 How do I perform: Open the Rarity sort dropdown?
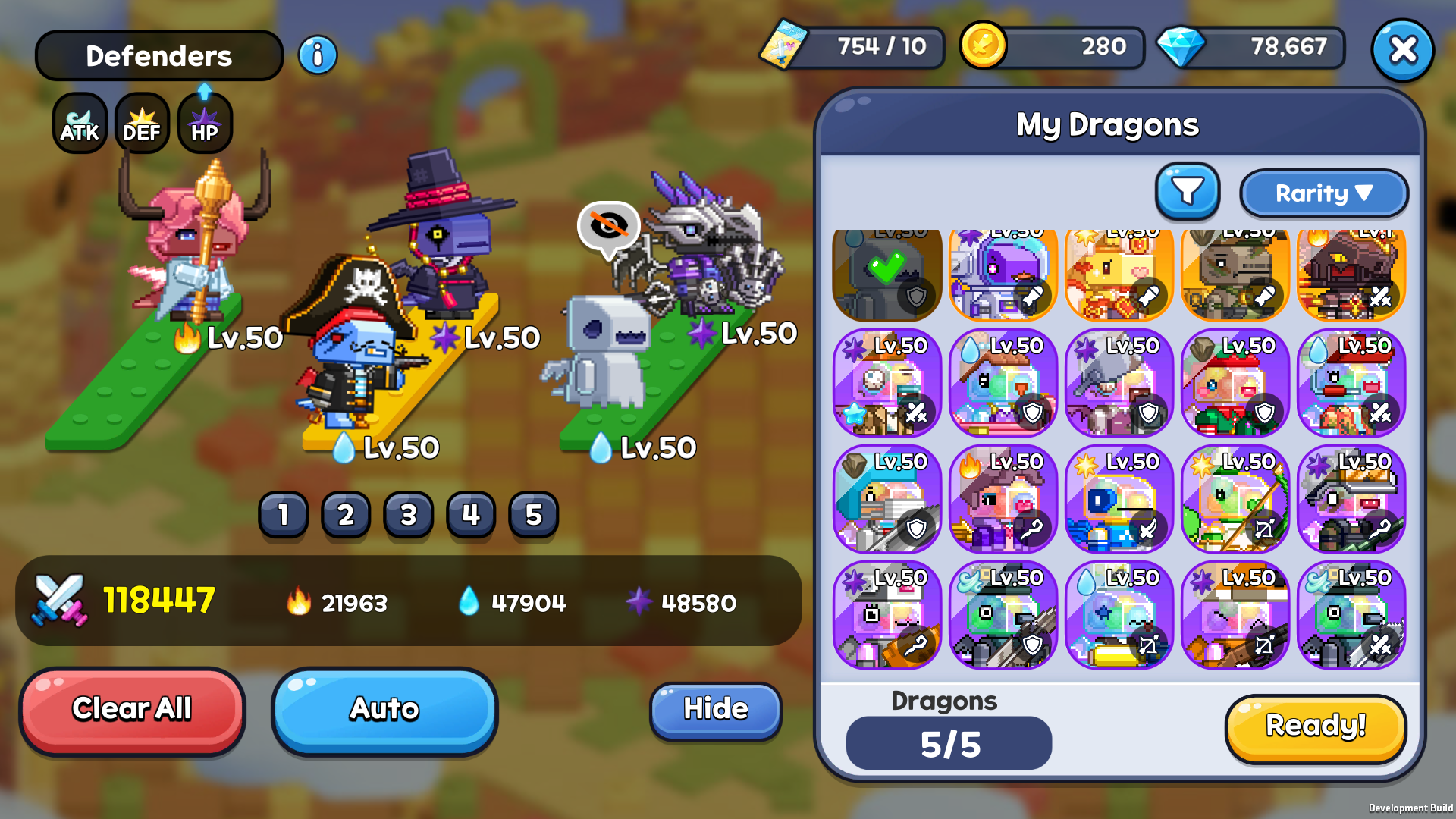[x=1323, y=193]
